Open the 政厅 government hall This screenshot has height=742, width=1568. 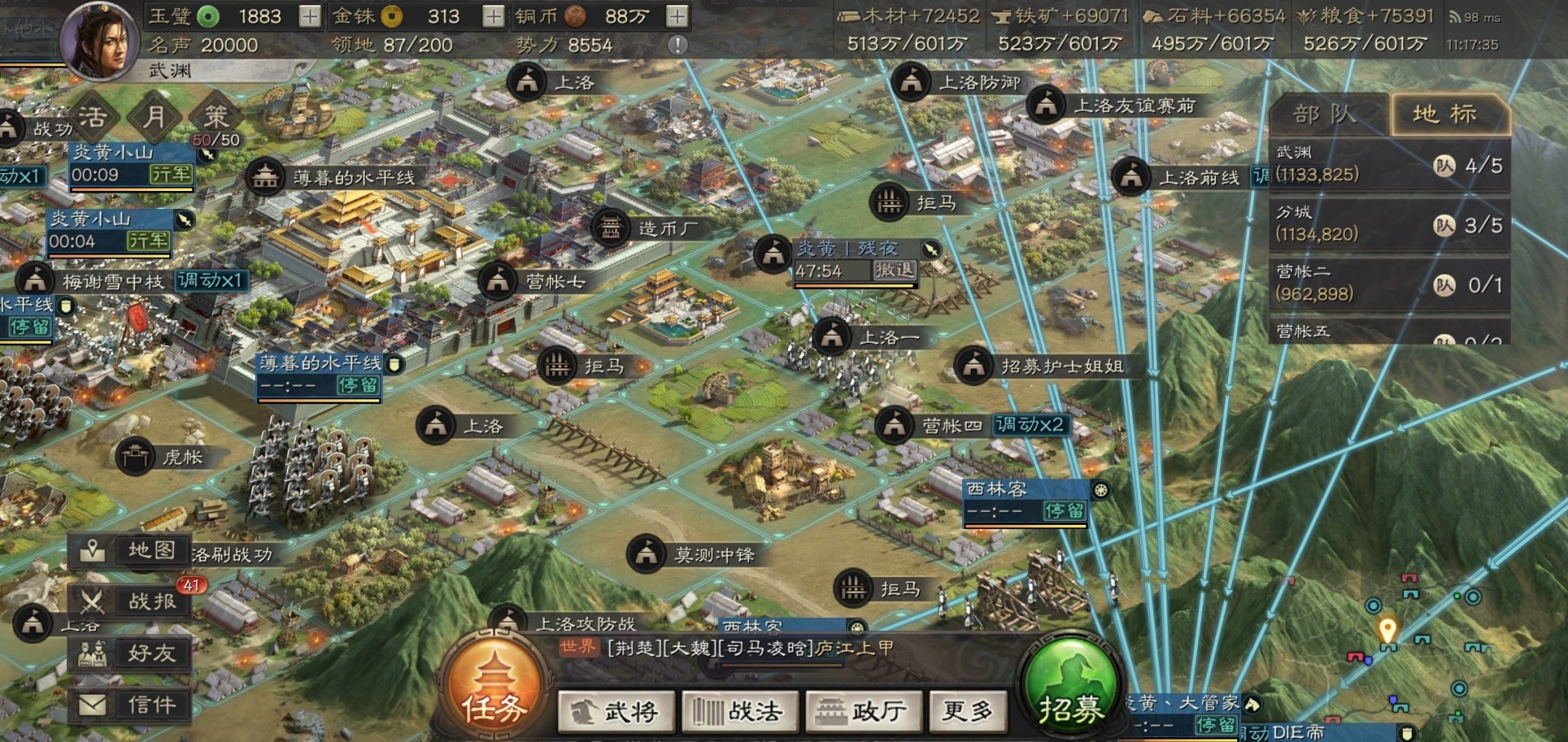point(862,711)
